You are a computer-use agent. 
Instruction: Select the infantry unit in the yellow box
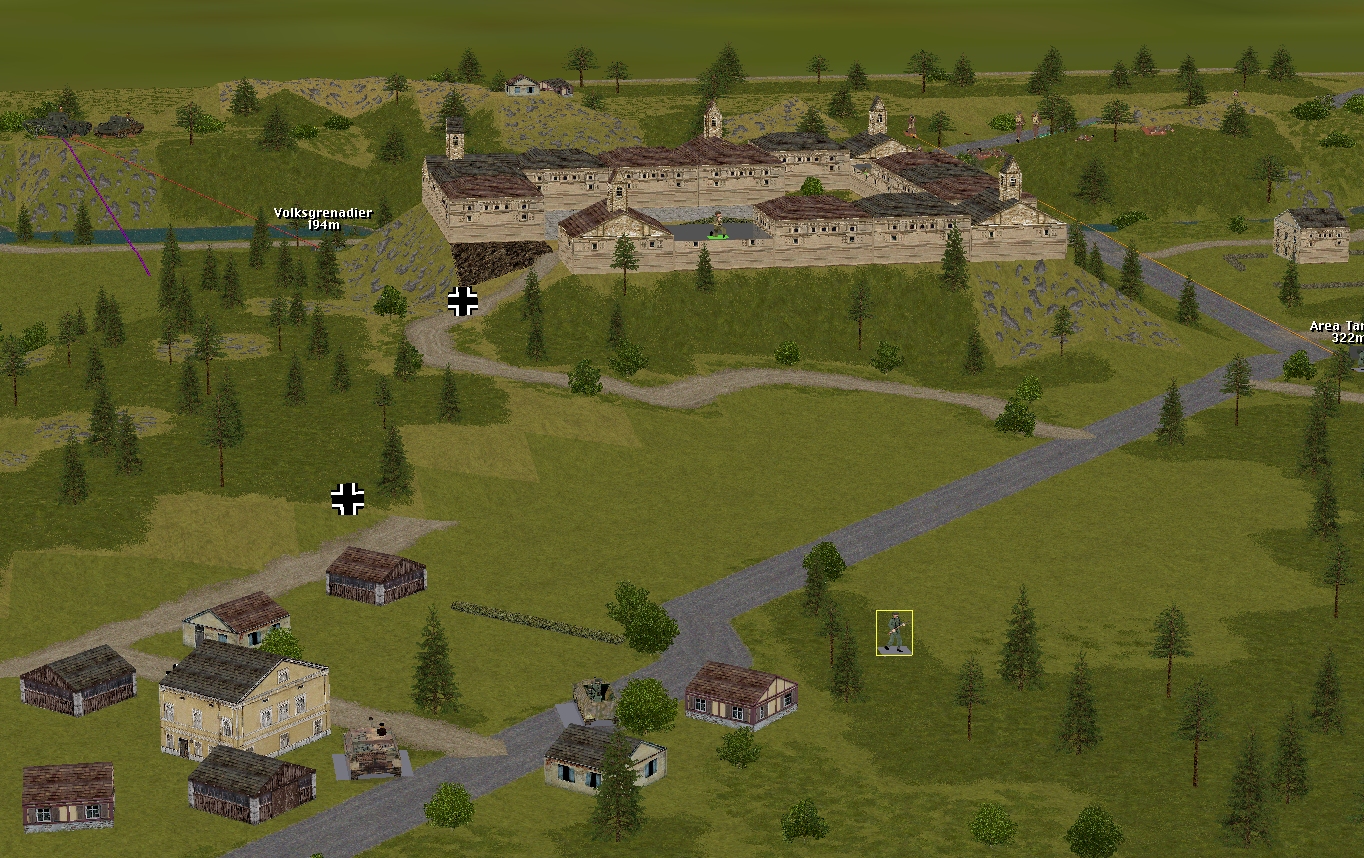(894, 633)
